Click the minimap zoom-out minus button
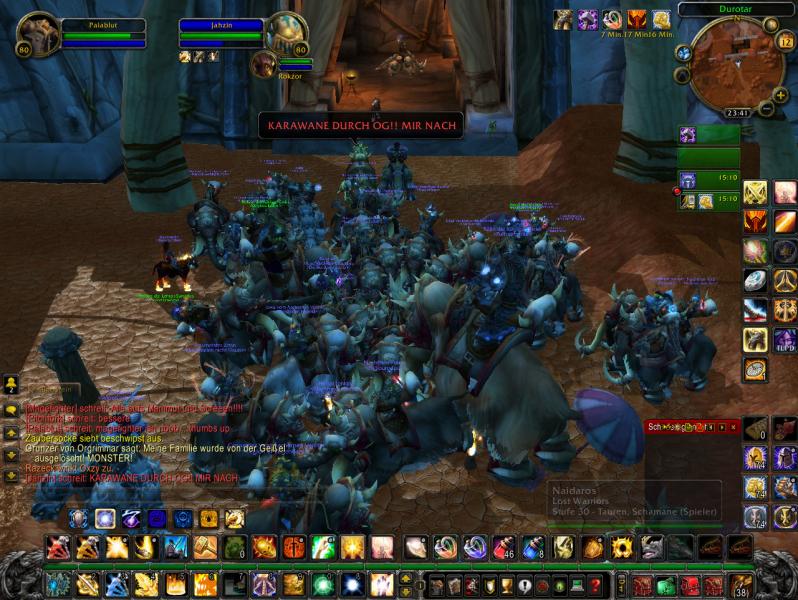Image resolution: width=798 pixels, height=600 pixels. click(766, 108)
